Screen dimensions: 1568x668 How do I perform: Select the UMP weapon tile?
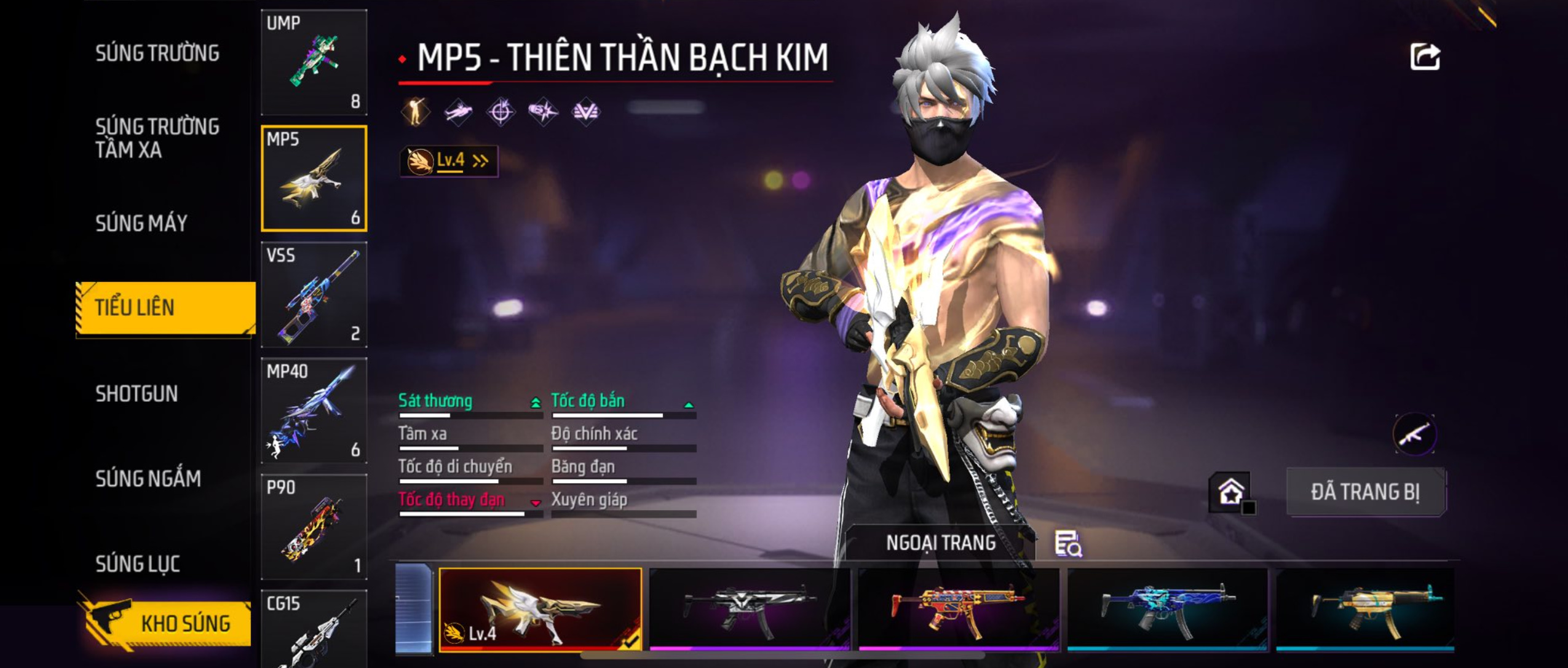pyautogui.click(x=314, y=62)
